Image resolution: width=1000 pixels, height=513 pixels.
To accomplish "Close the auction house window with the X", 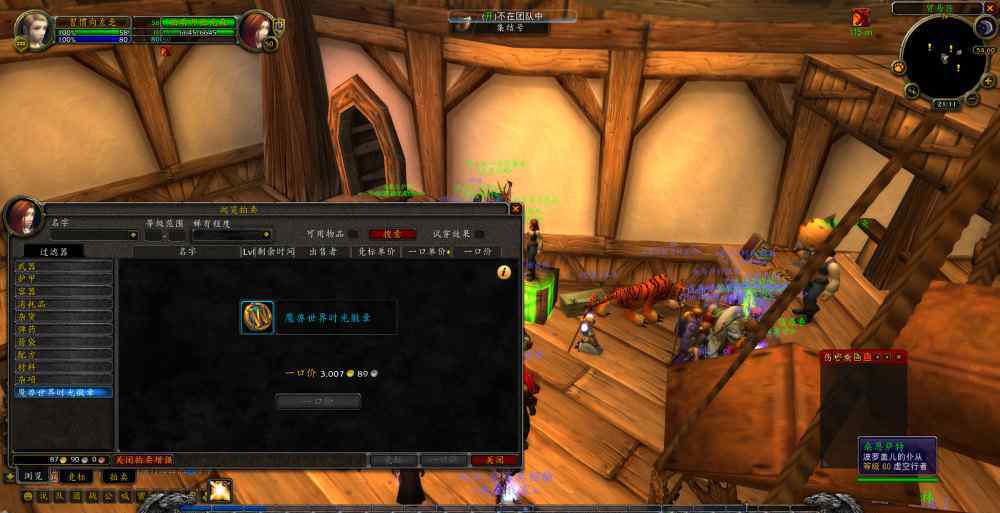I will [515, 210].
